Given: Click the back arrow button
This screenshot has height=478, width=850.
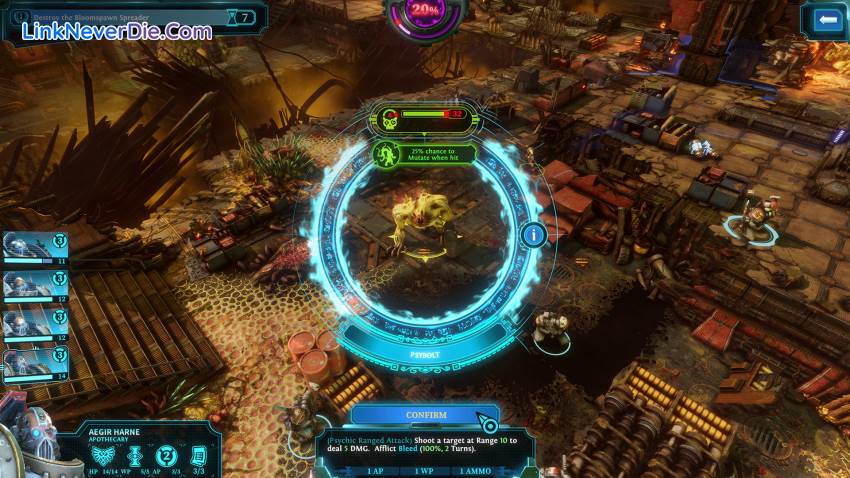Looking at the screenshot, I should (824, 19).
